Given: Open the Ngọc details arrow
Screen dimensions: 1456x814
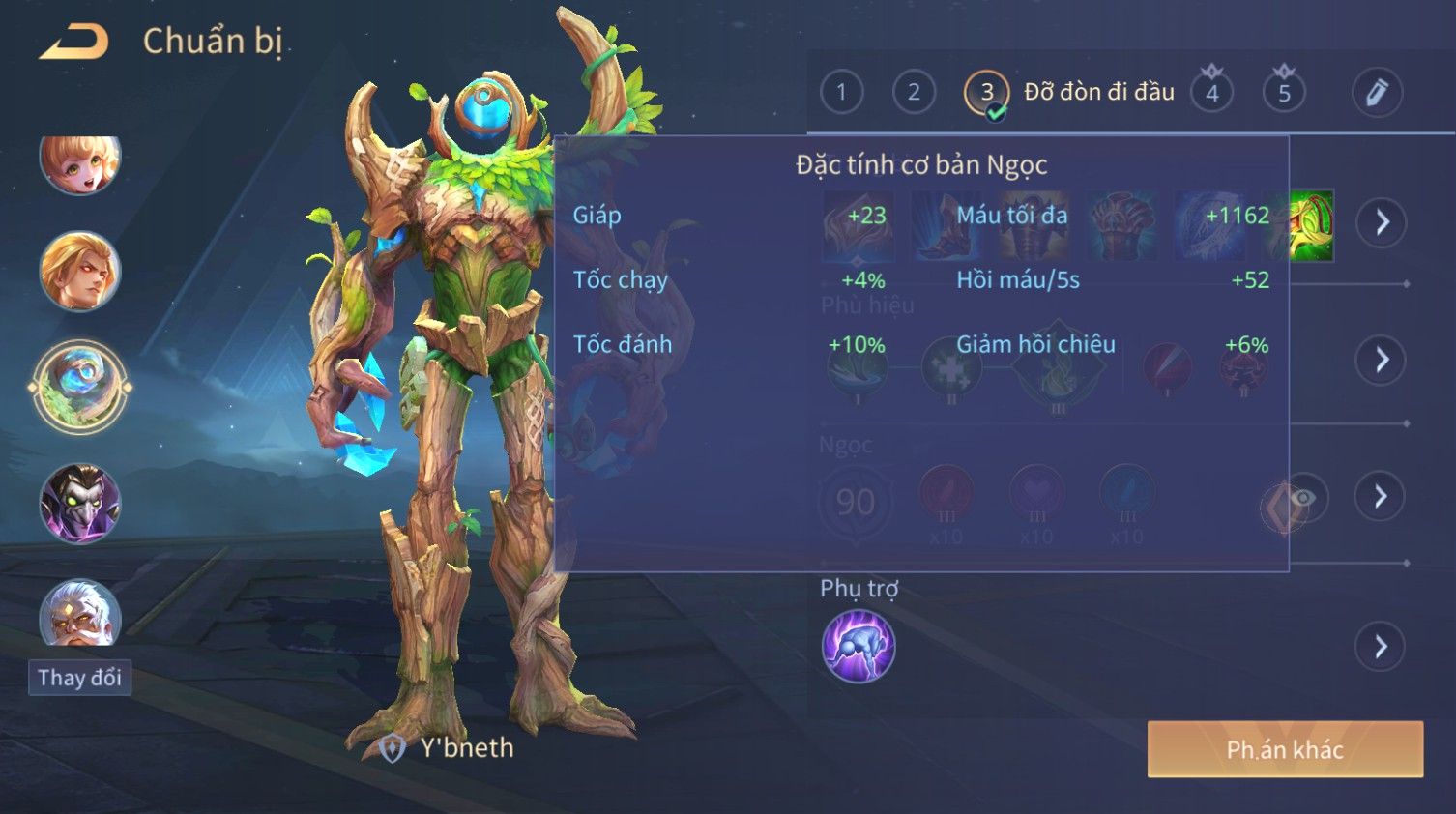Looking at the screenshot, I should [x=1381, y=496].
